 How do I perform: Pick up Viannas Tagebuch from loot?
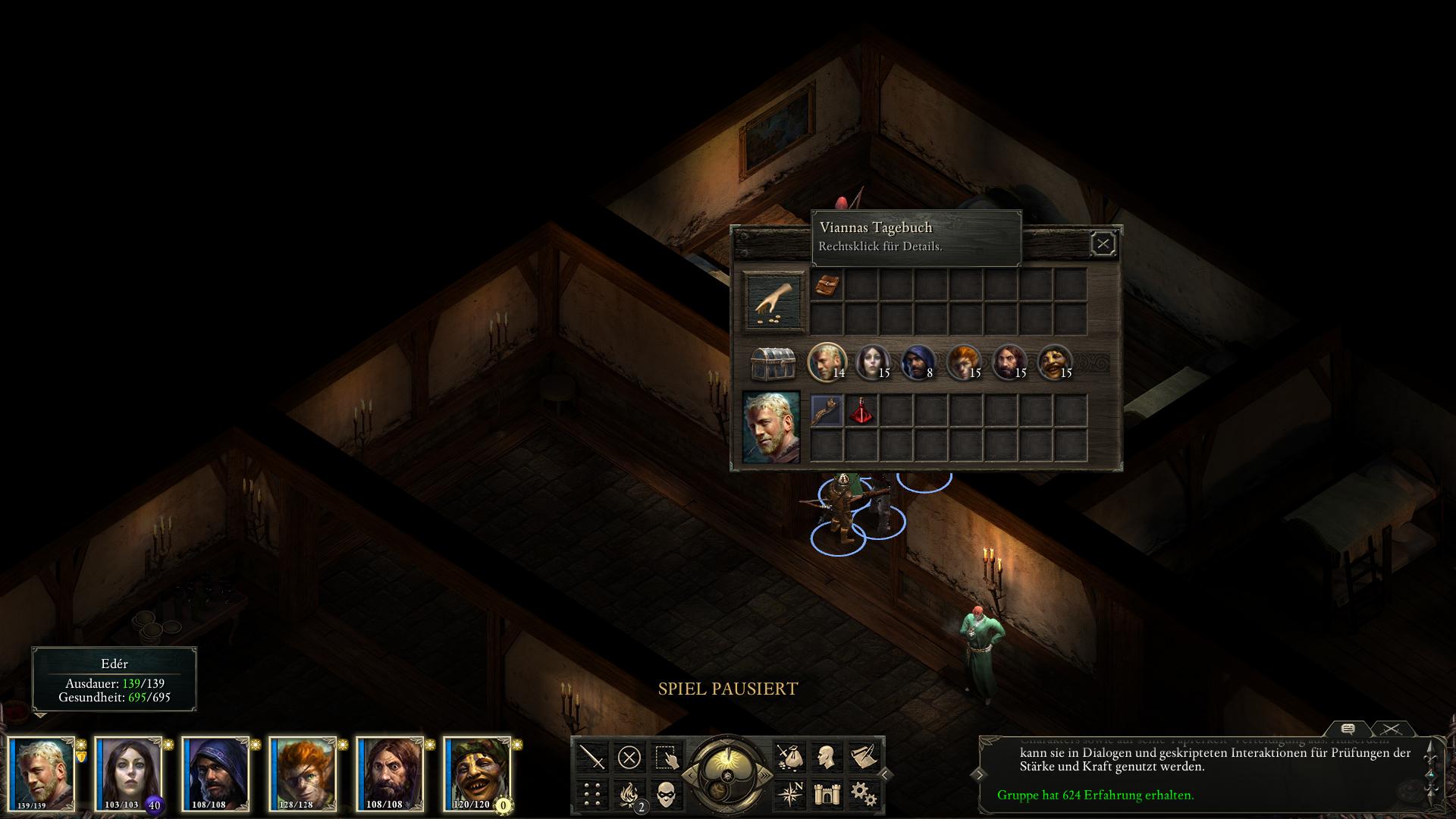click(x=827, y=285)
